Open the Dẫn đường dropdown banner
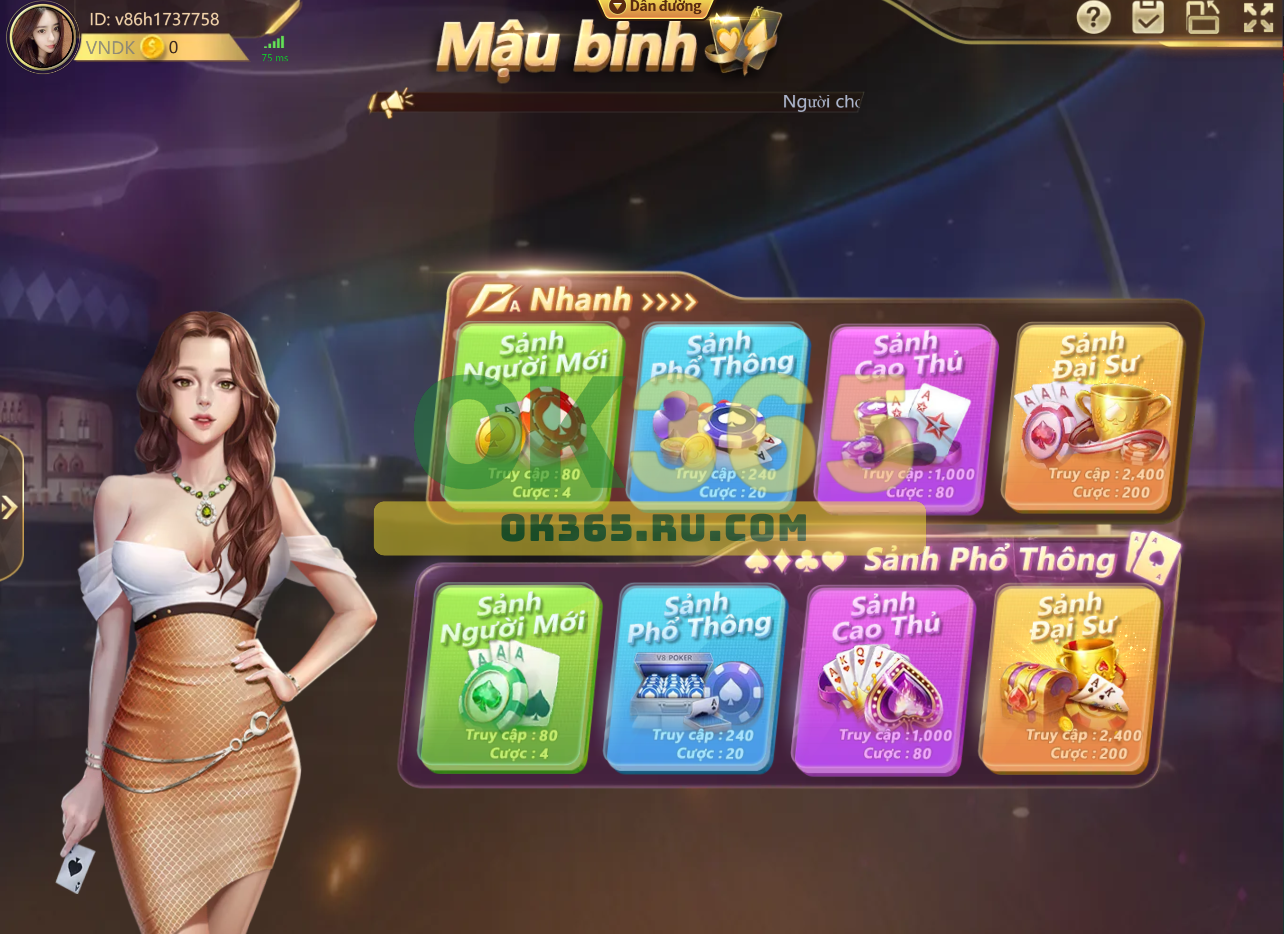Viewport: 1284px width, 934px height. pyautogui.click(x=655, y=8)
